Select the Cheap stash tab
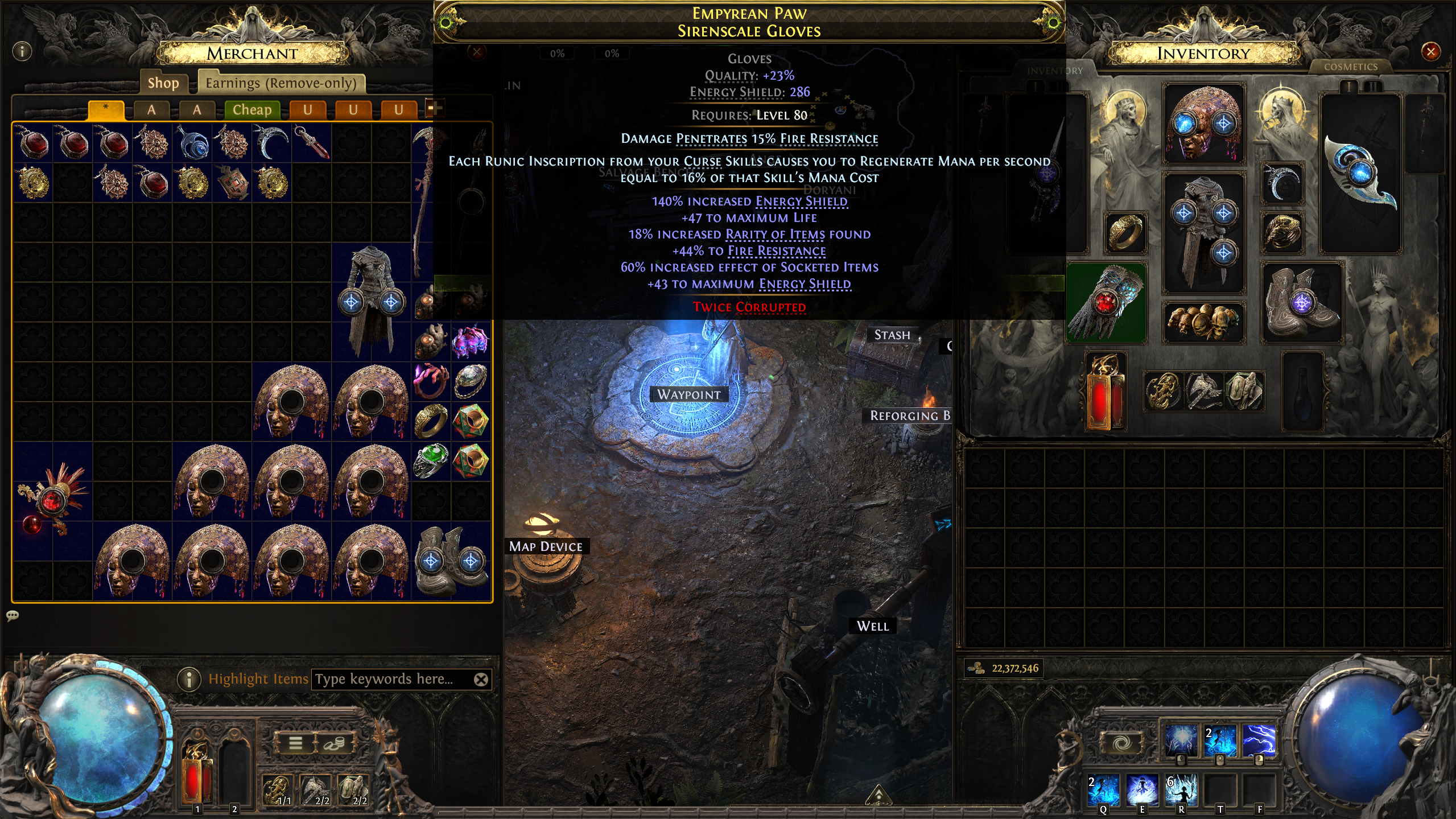Screen dimensions: 1456x819 [251, 109]
